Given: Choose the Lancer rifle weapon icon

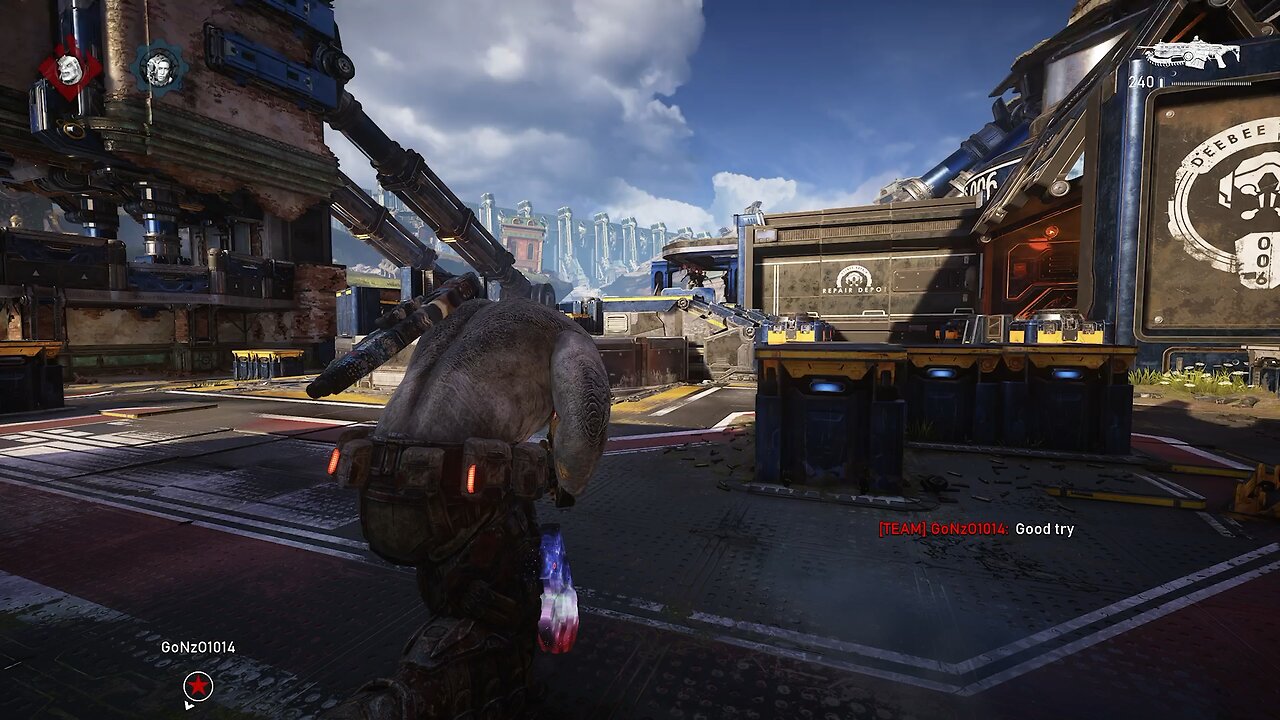Looking at the screenshot, I should coord(1192,53).
